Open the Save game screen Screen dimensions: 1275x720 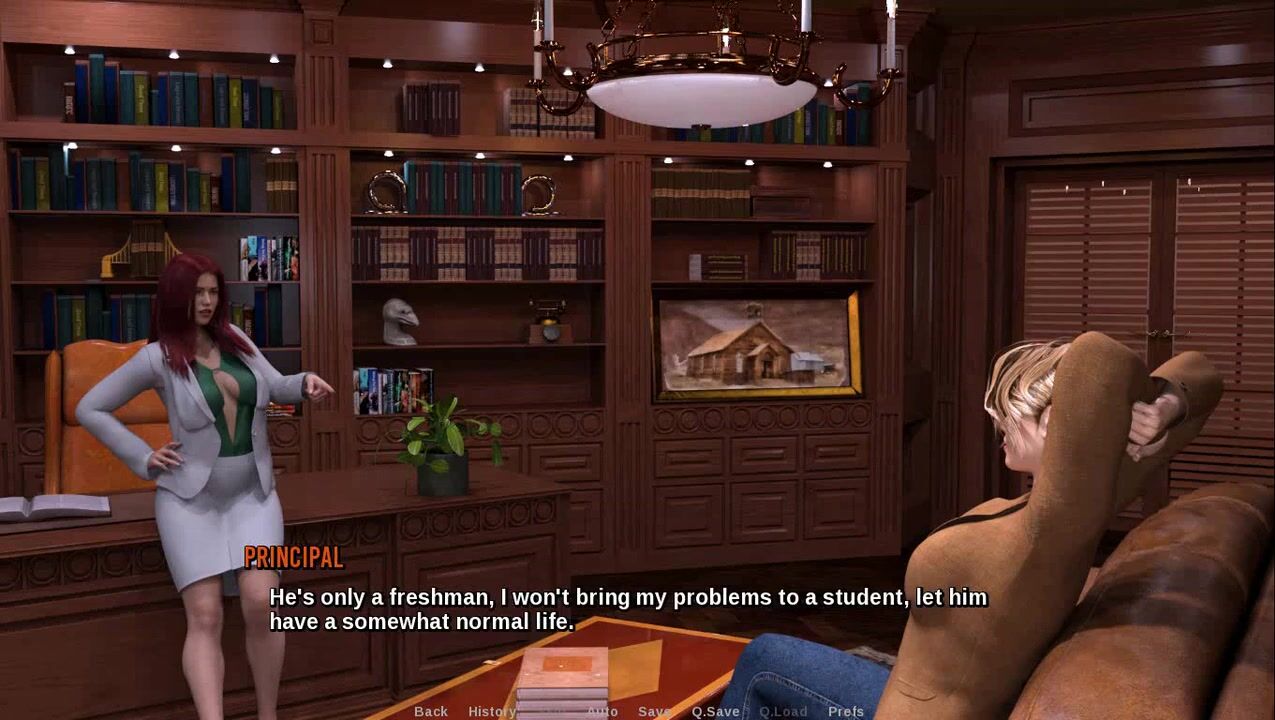click(654, 711)
